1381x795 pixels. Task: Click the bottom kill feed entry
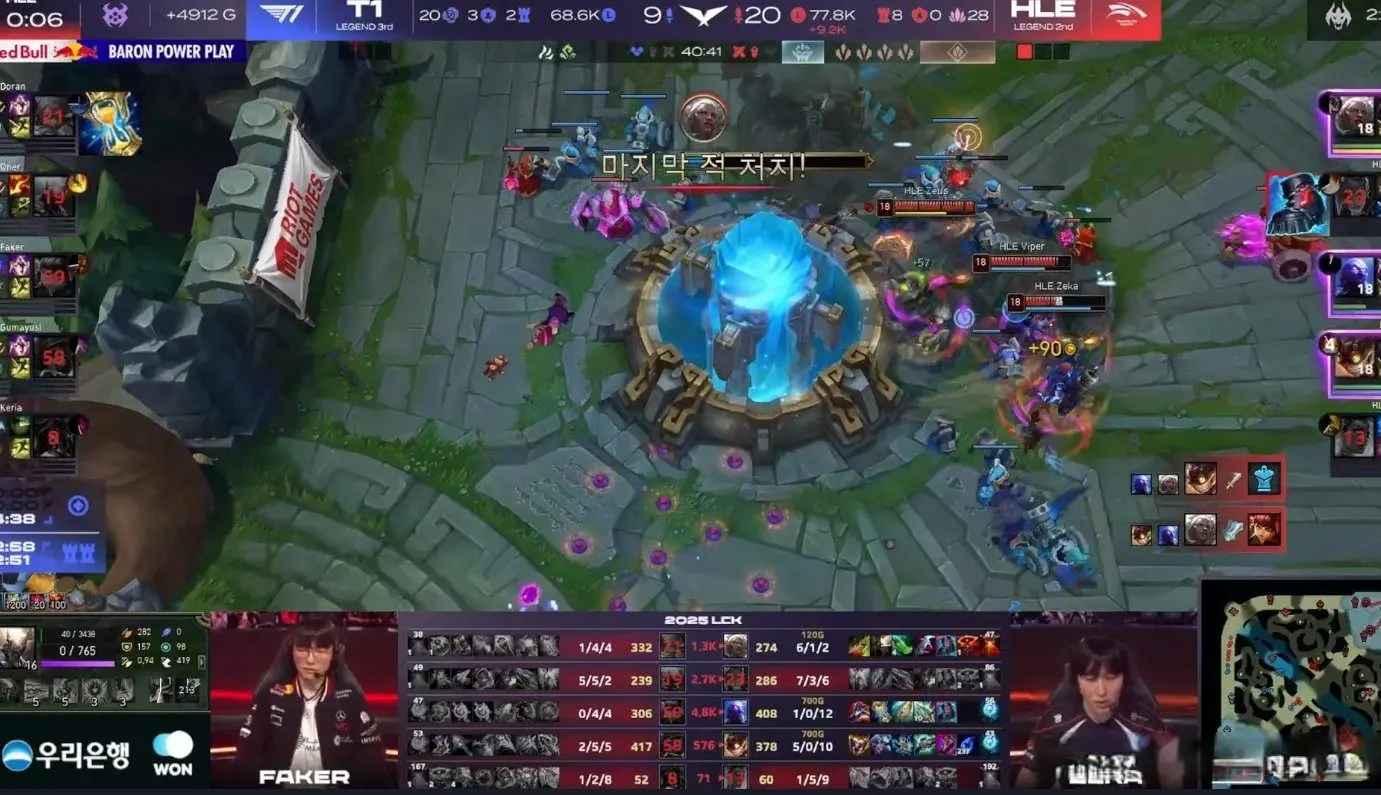[x=1205, y=530]
